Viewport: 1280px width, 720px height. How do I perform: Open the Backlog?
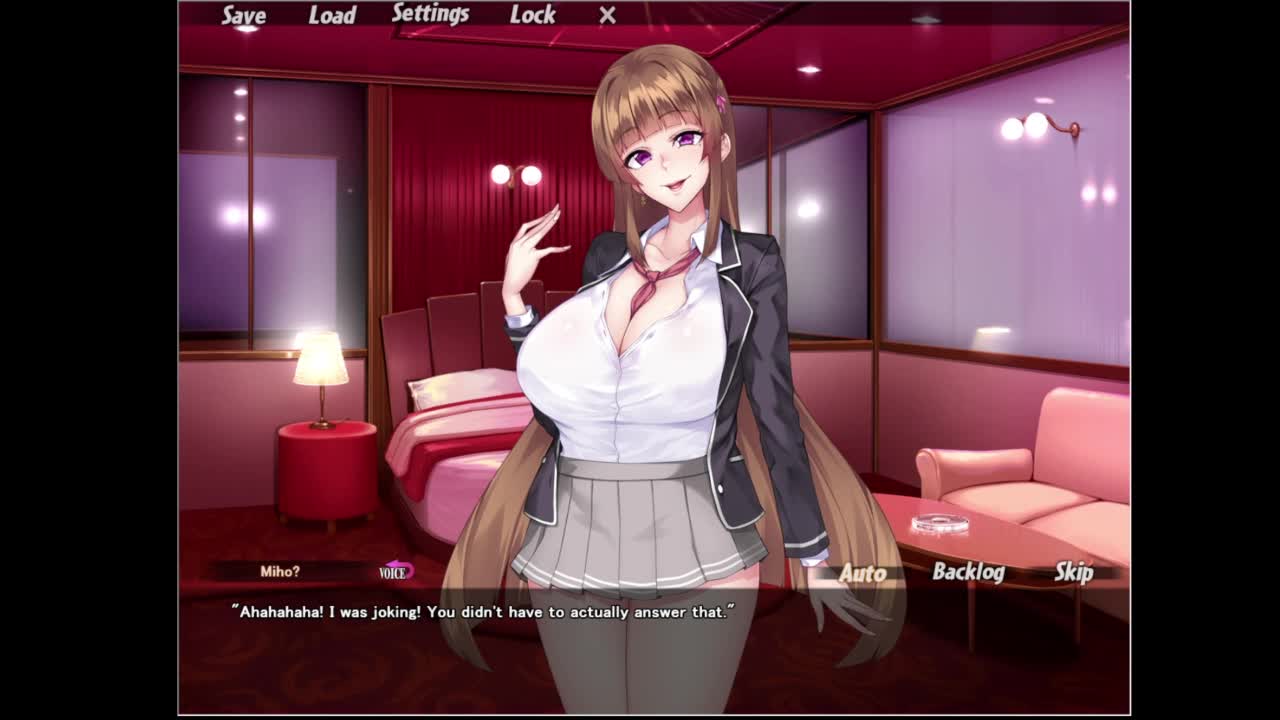[x=968, y=572]
